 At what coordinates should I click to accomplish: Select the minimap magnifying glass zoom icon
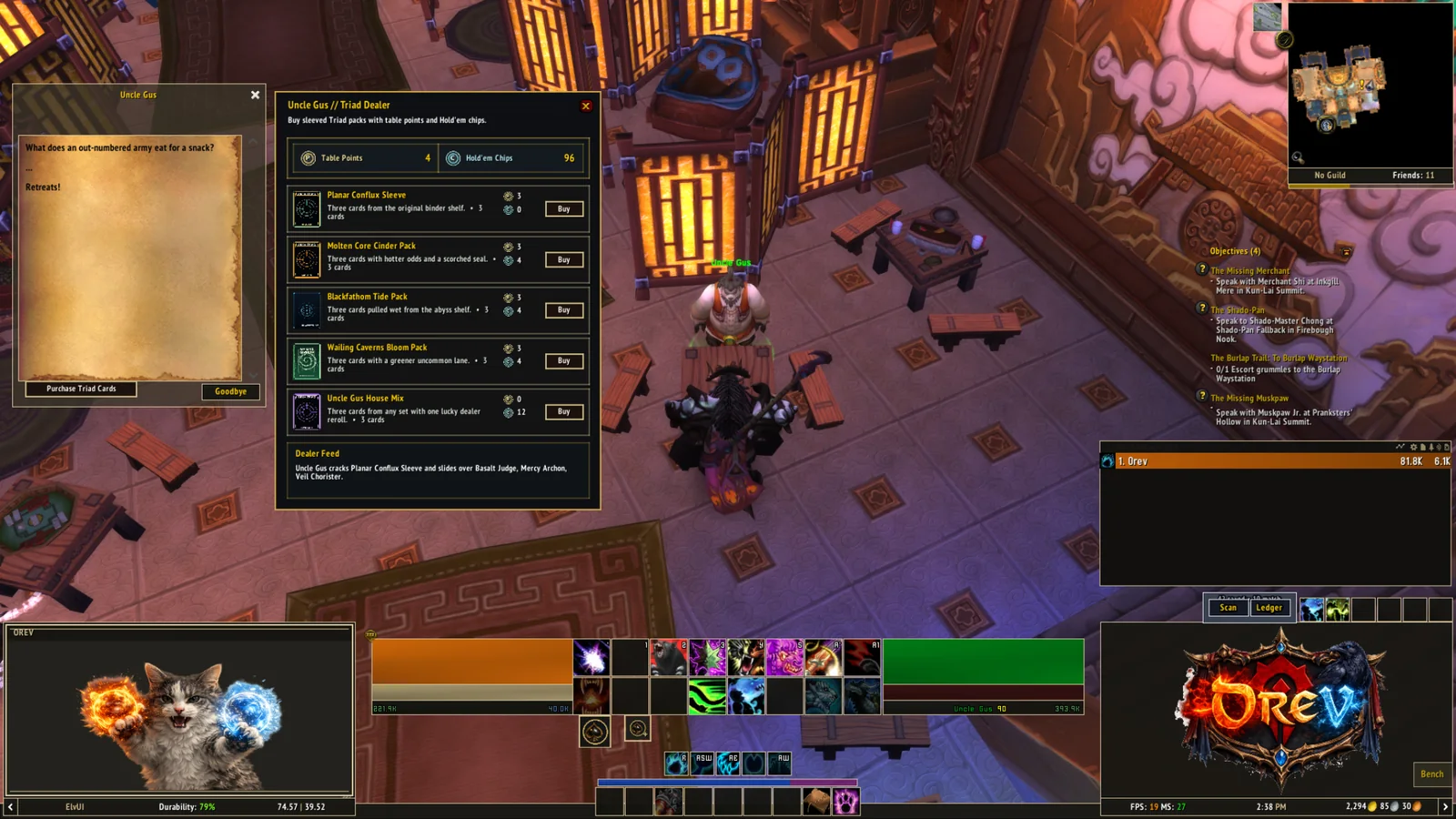click(1298, 158)
